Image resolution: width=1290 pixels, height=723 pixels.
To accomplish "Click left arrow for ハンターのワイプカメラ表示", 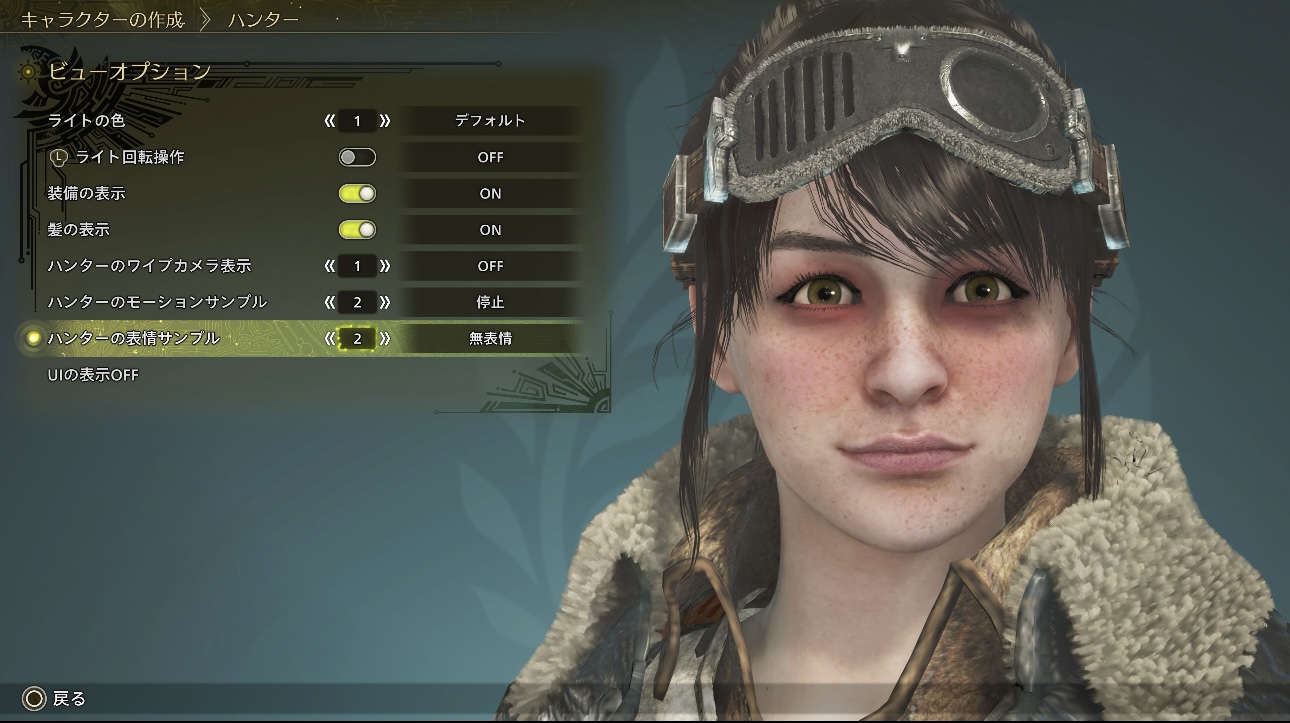I will 329,266.
